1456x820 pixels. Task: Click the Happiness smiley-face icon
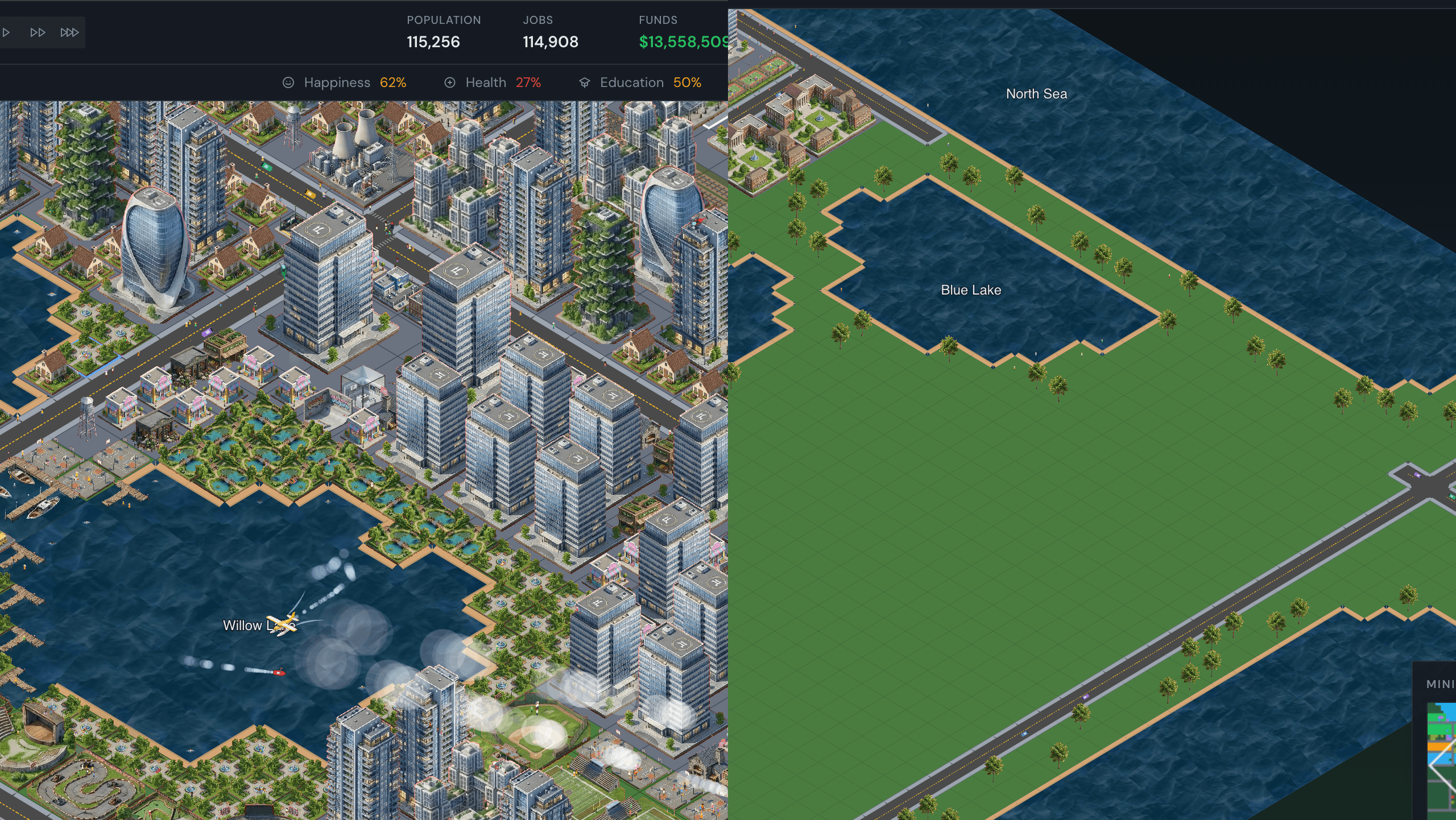[288, 82]
